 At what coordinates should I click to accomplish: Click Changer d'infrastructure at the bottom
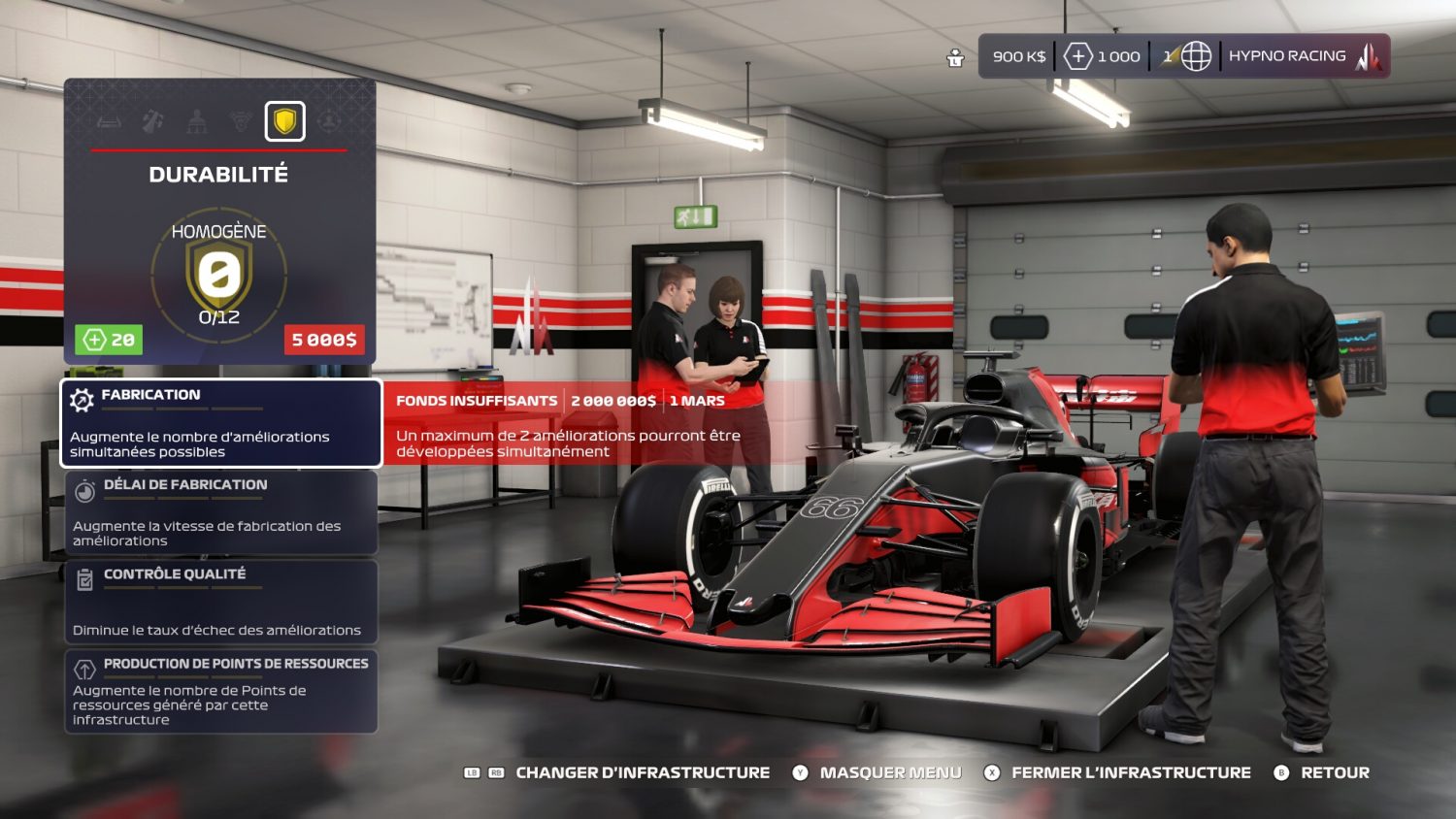pyautogui.click(x=642, y=772)
